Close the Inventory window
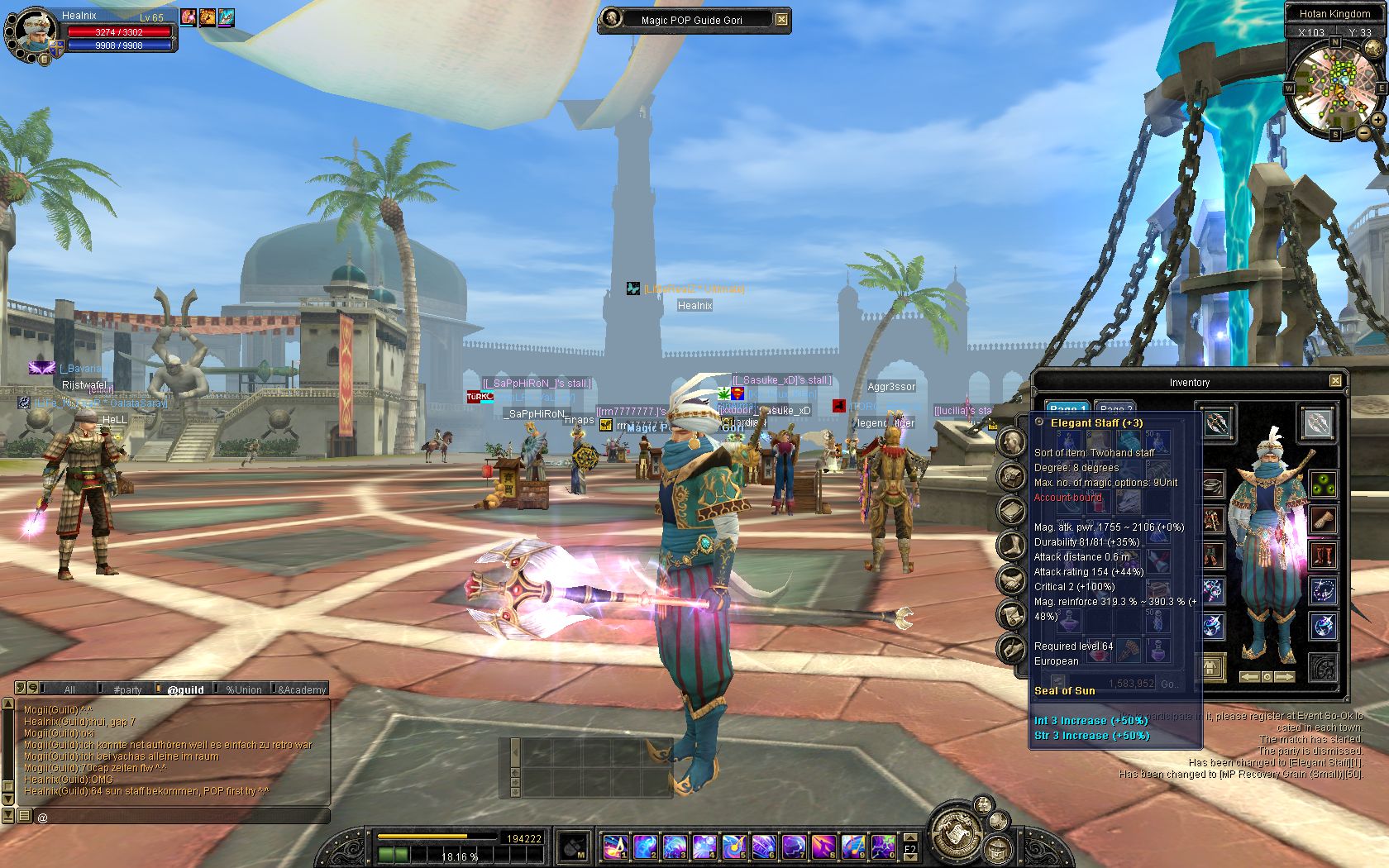 [1334, 381]
